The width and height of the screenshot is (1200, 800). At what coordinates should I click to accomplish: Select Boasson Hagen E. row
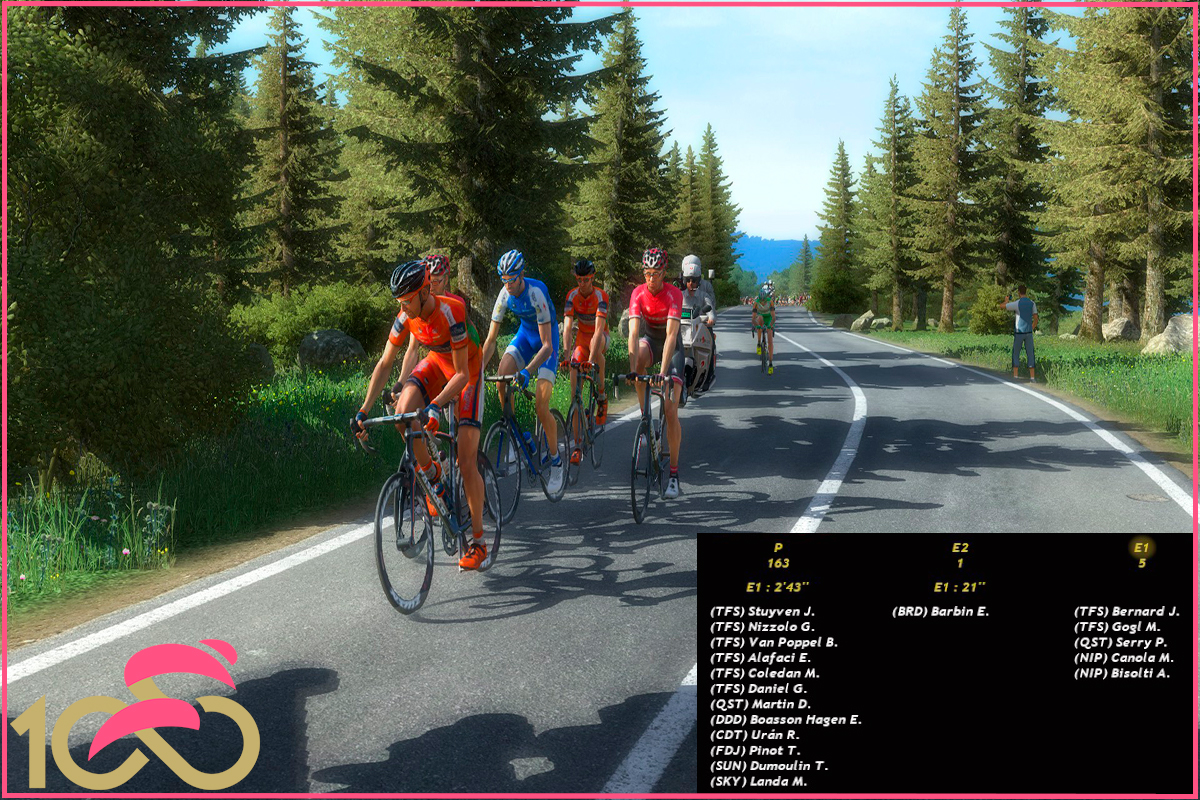click(x=785, y=720)
